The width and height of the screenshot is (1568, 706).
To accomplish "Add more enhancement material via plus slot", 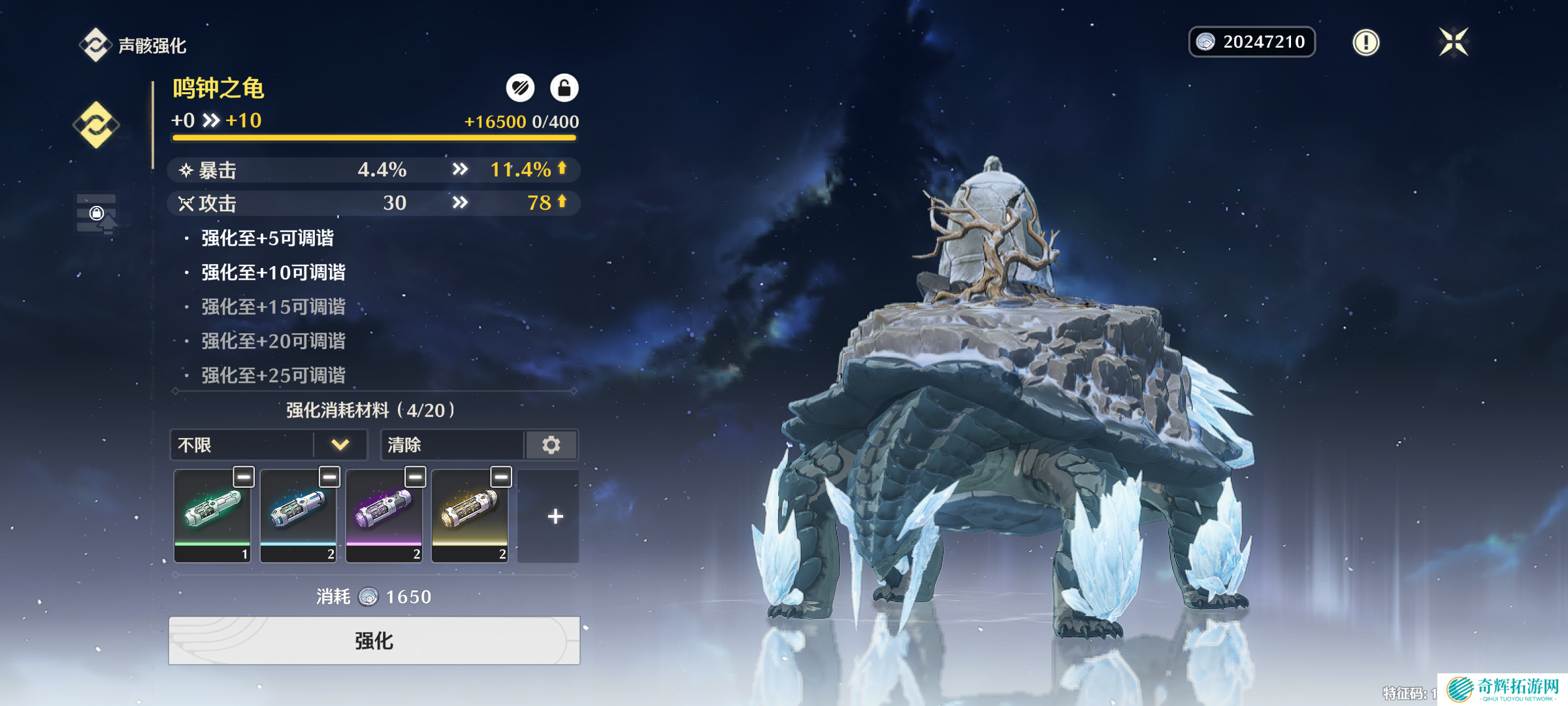I will click(555, 516).
